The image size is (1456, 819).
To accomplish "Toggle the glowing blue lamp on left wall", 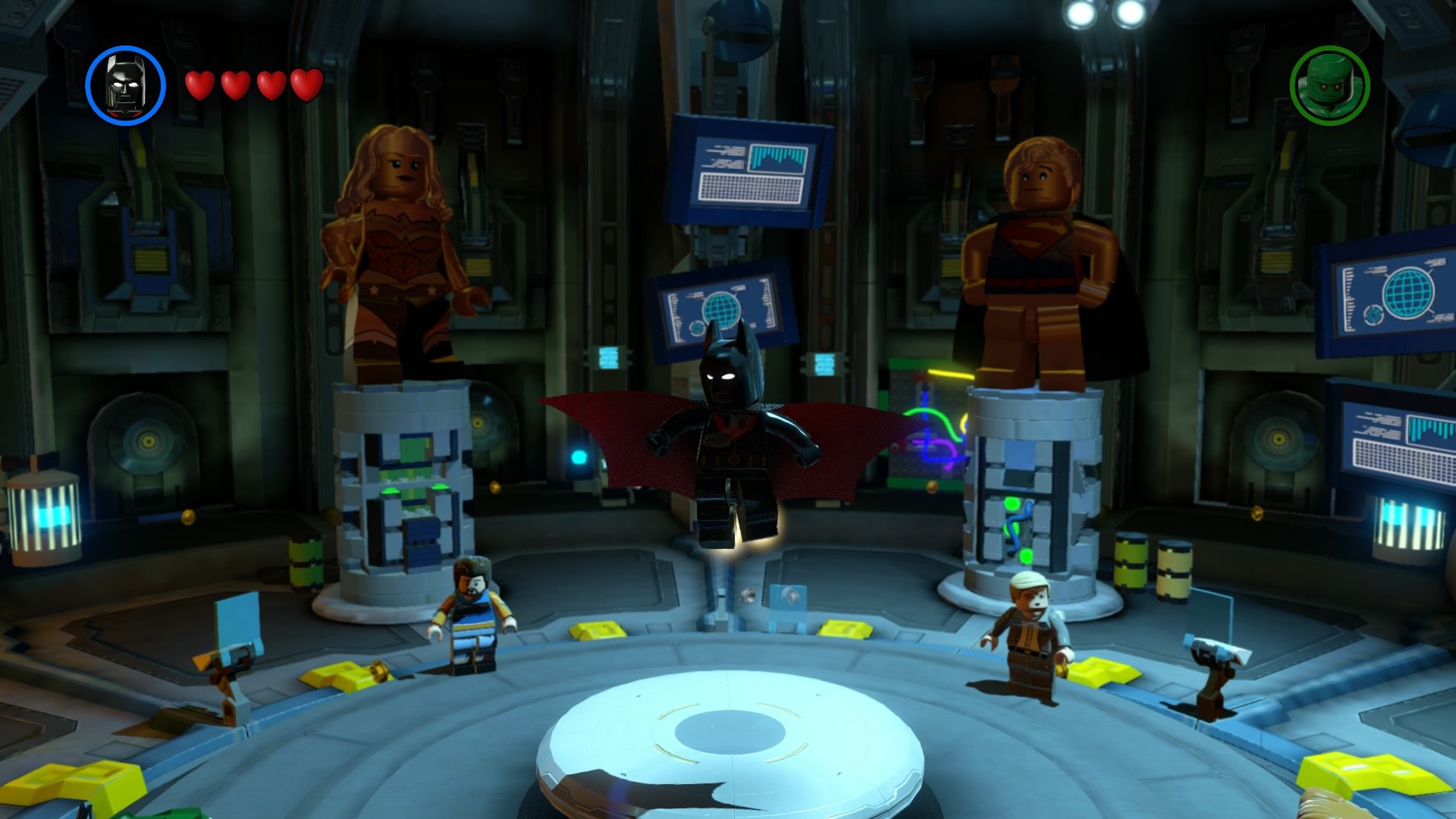I will (x=42, y=516).
